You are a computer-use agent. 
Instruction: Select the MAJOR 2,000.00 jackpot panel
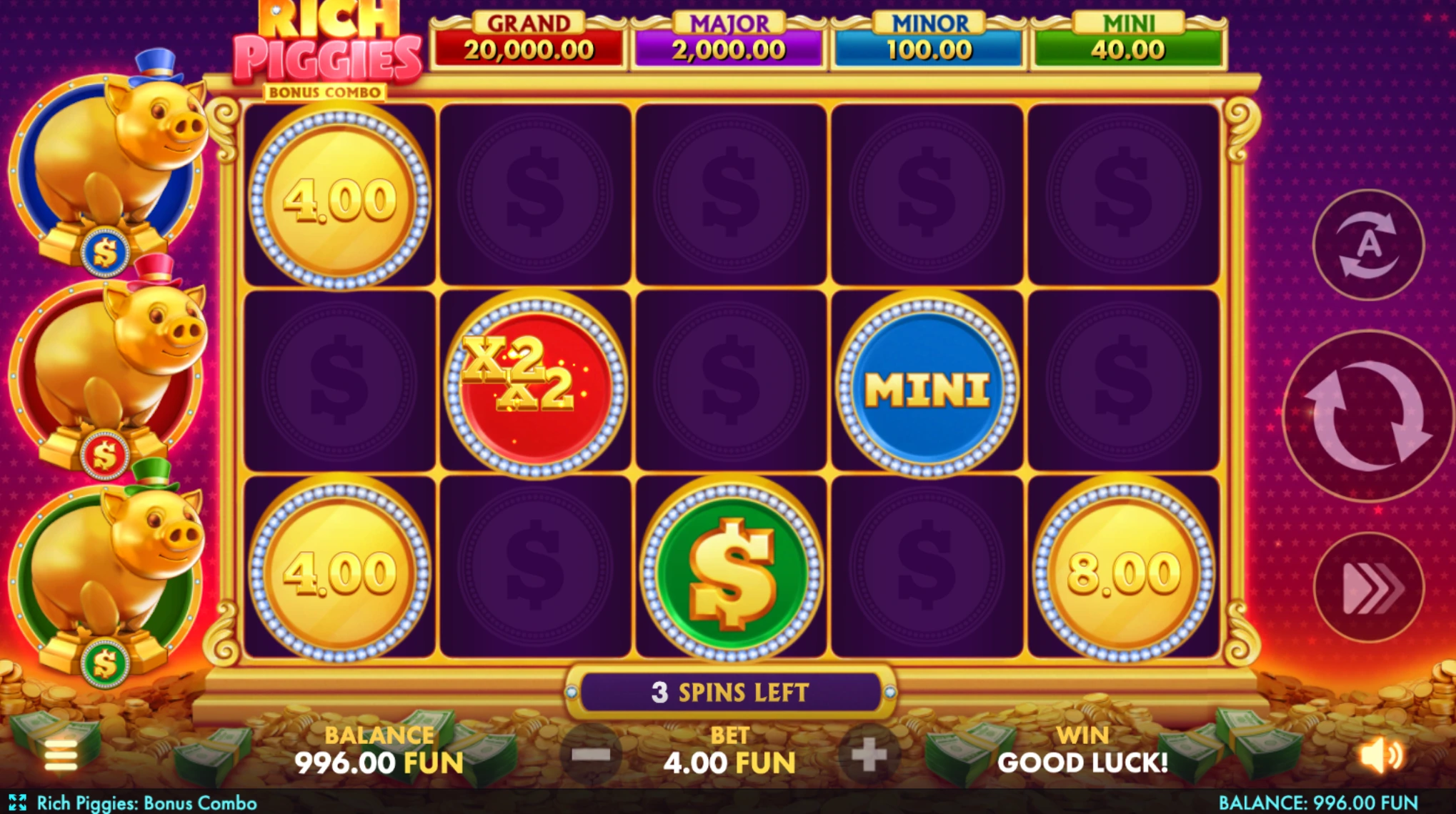(726, 34)
